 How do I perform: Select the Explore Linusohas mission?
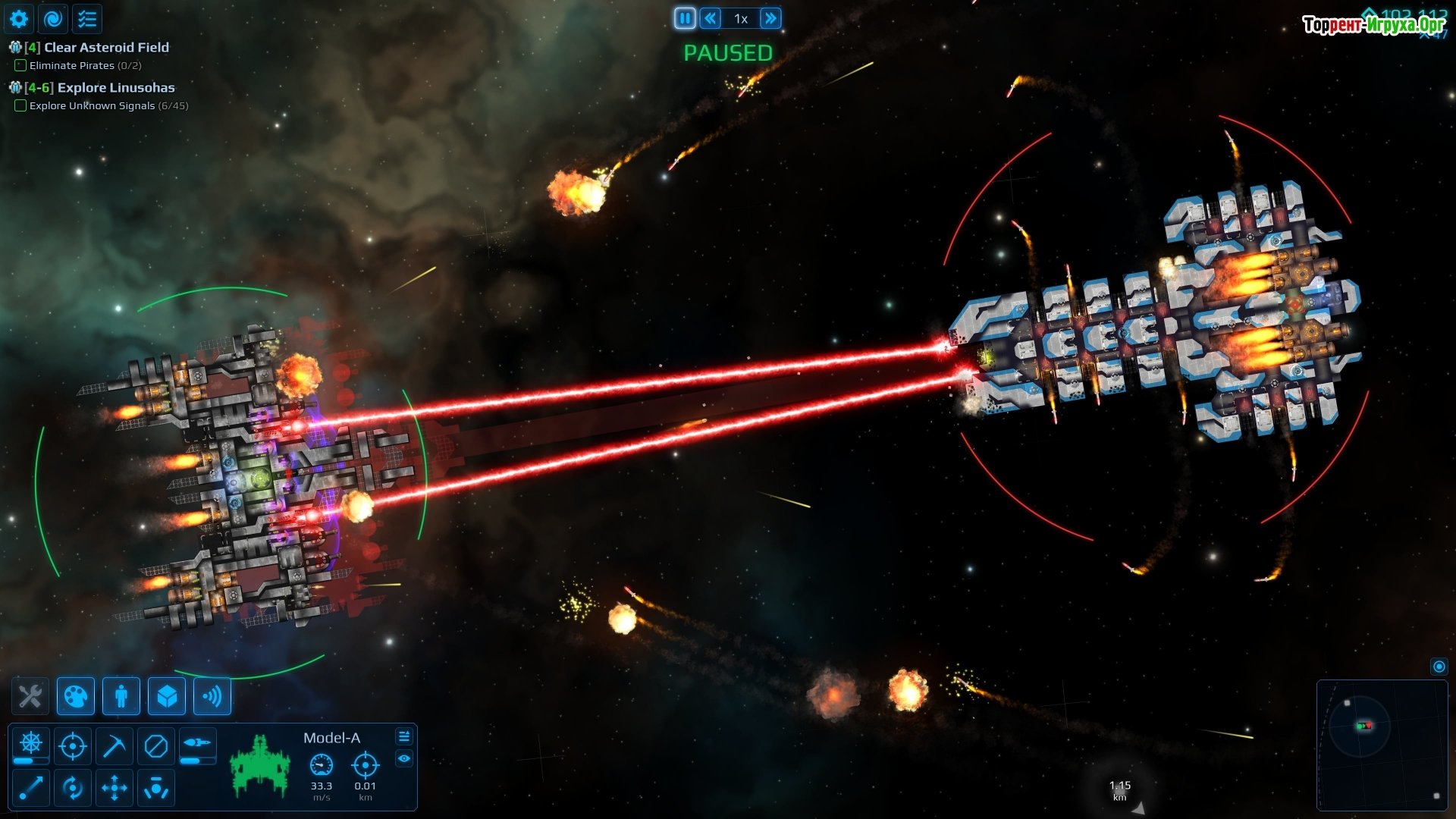coord(115,87)
